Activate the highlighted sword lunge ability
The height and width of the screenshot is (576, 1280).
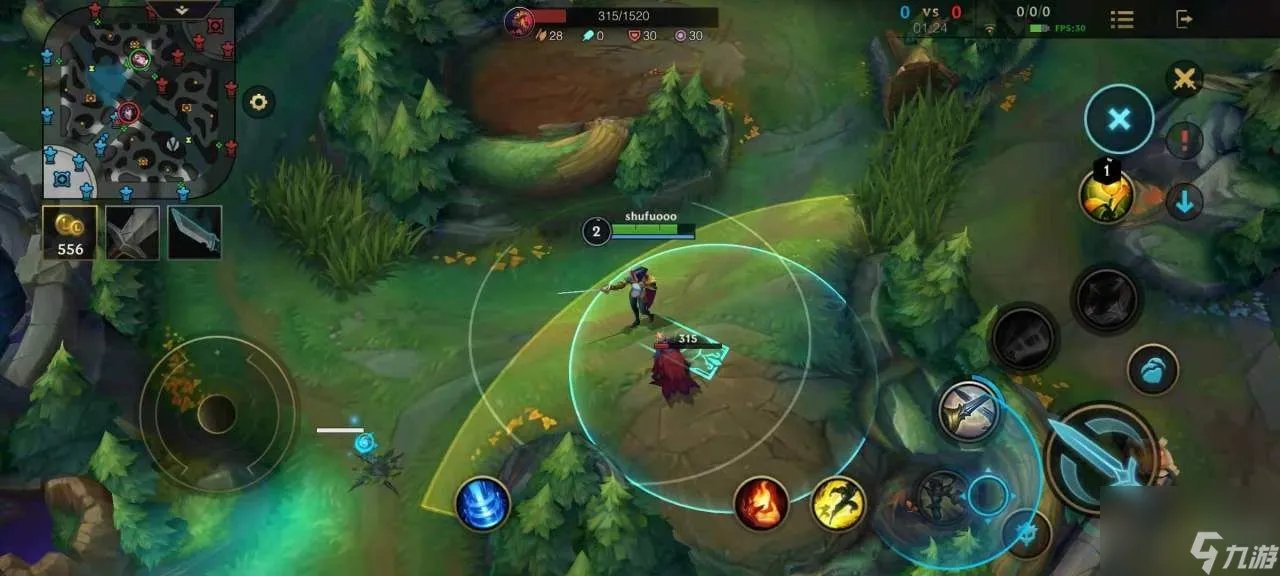(970, 409)
